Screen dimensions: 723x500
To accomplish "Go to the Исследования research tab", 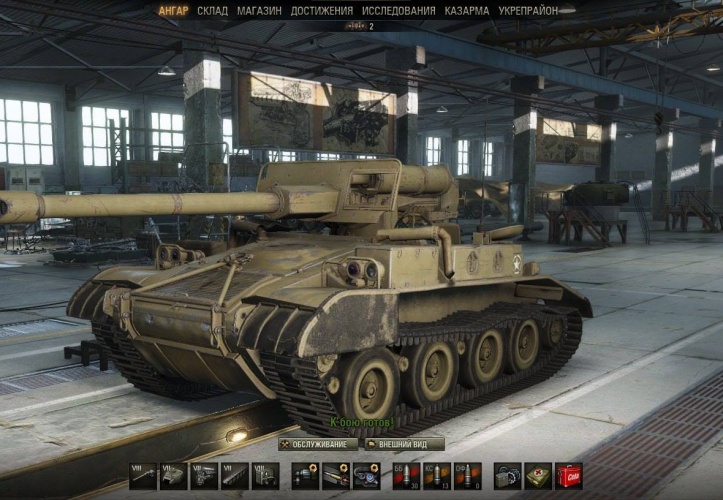I will click(x=398, y=11).
